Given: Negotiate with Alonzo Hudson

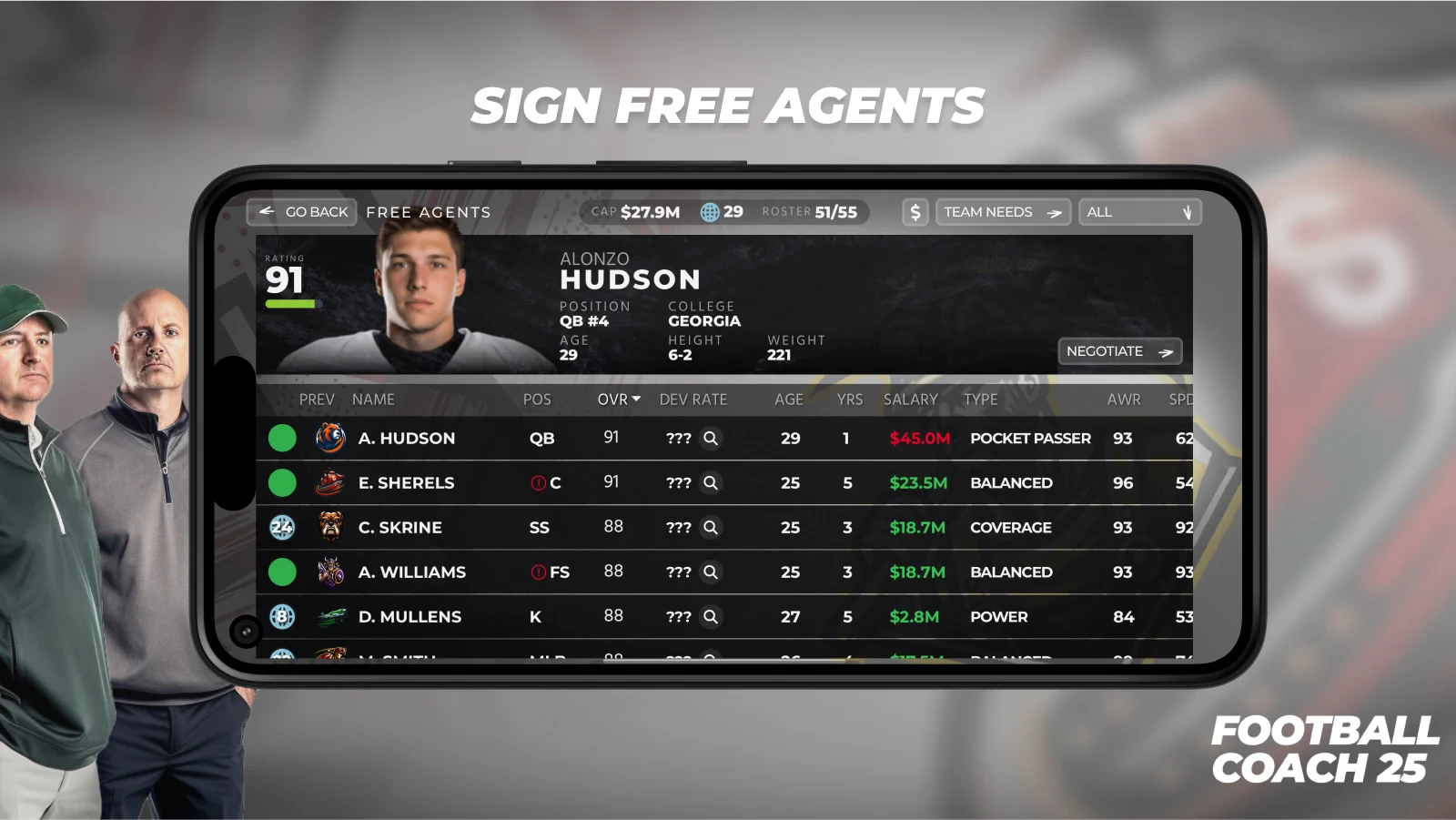Looking at the screenshot, I should (x=1118, y=351).
